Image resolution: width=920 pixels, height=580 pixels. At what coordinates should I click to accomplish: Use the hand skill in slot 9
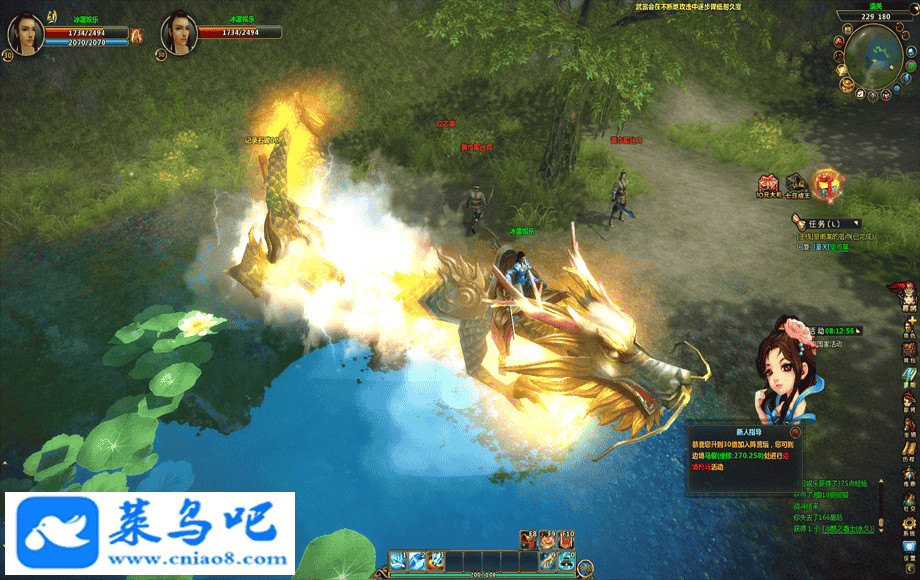coord(549,560)
